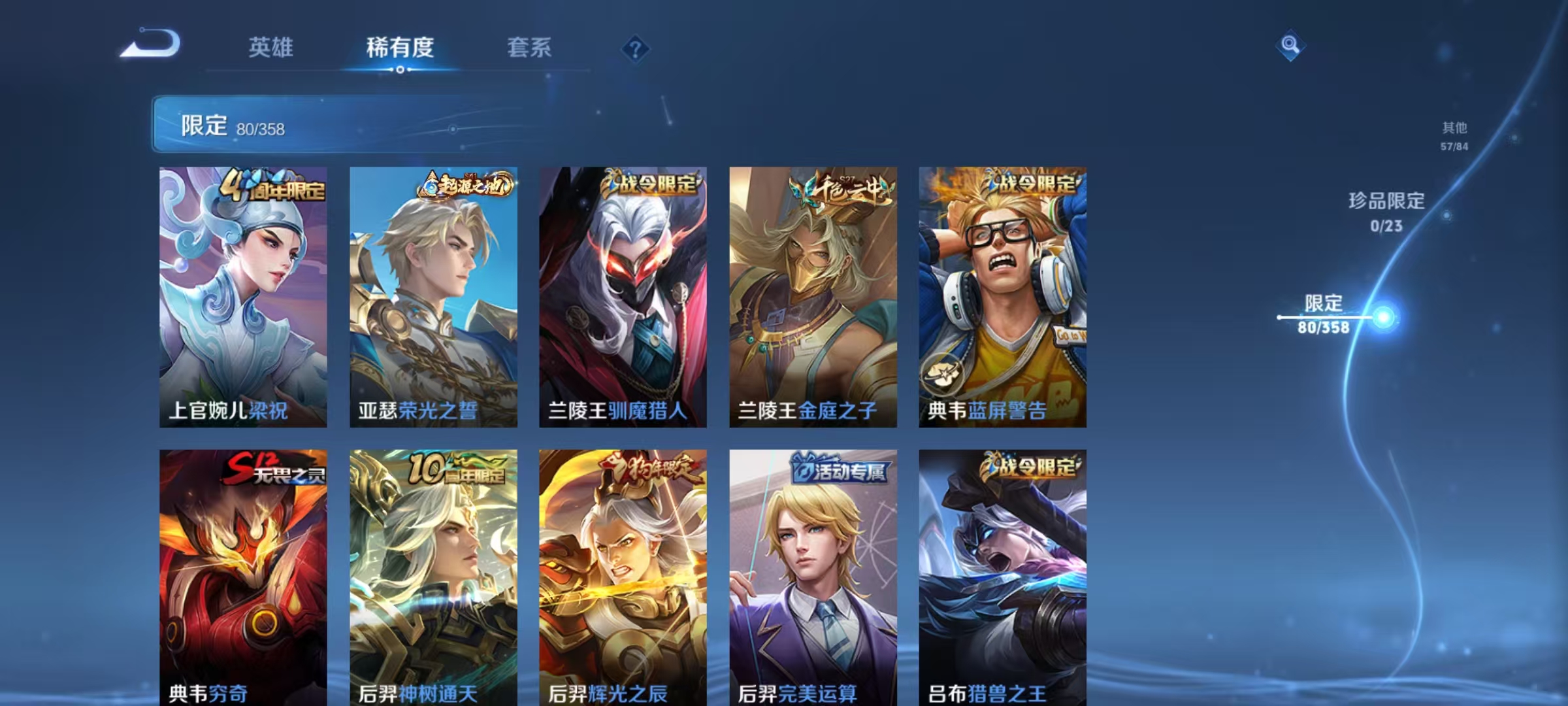Open the 兰陵王 金庭之子 skin
This screenshot has height=706, width=1568.
point(812,294)
